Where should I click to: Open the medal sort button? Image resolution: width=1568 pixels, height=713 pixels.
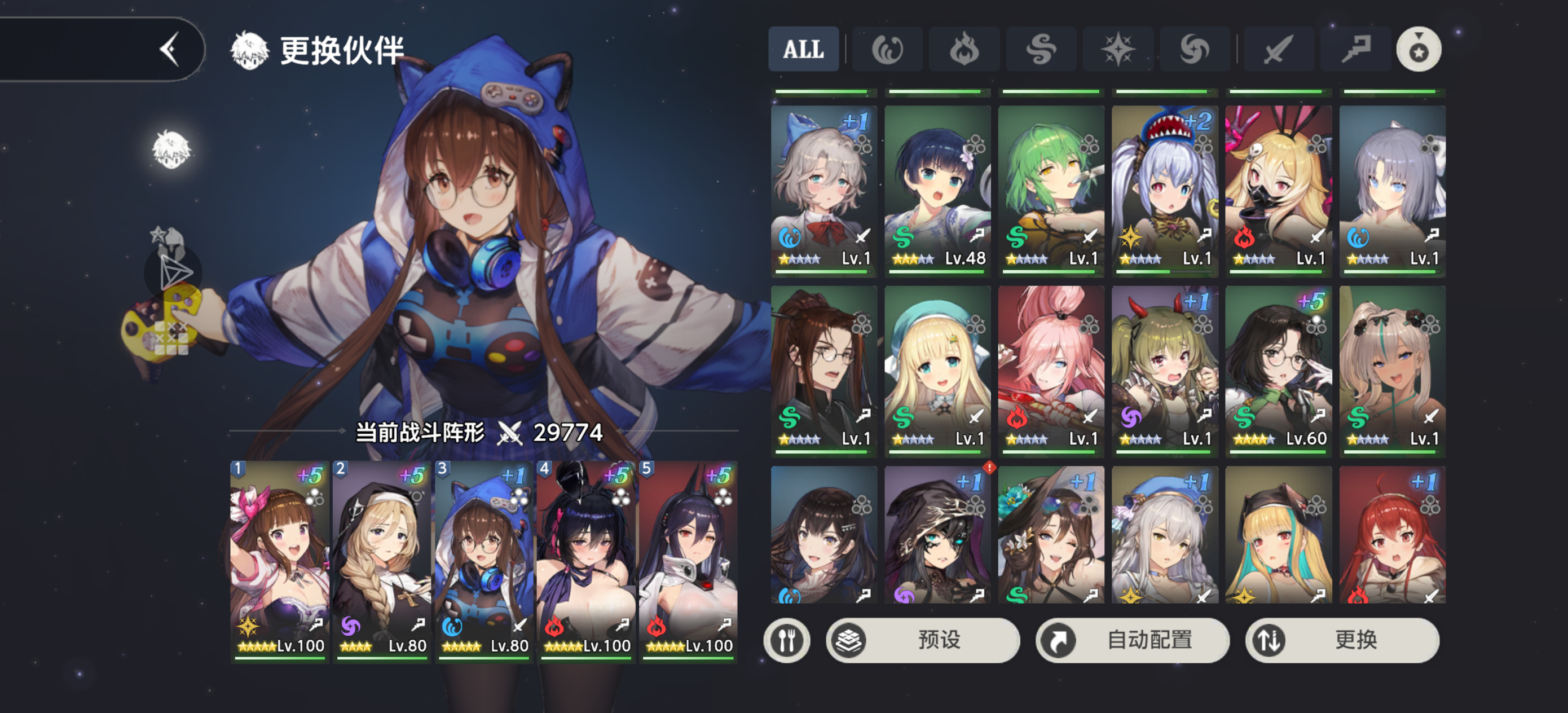tap(1419, 49)
